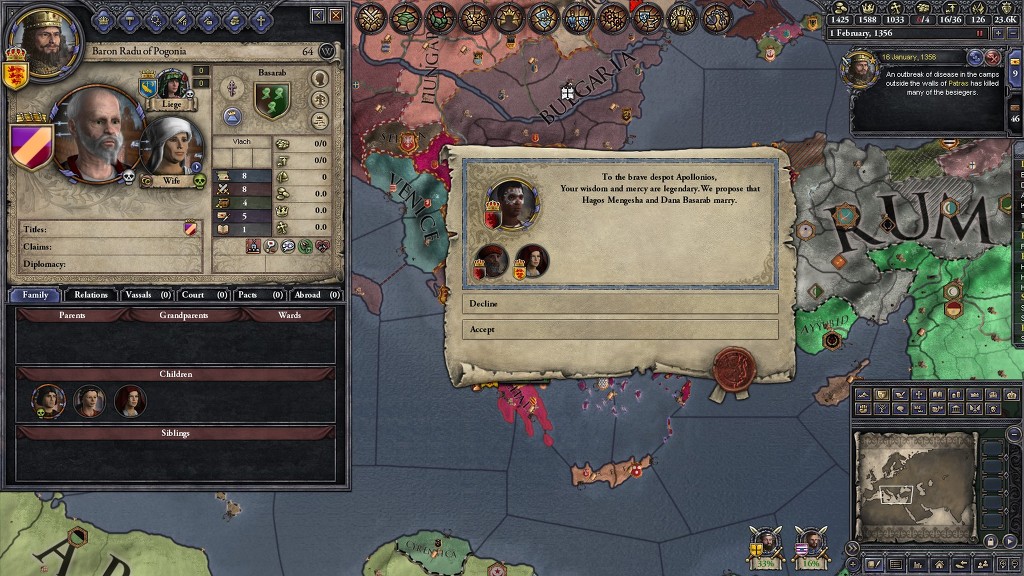This screenshot has height=576, width=1024.
Task: Select the Family tab
Action: [x=35, y=295]
